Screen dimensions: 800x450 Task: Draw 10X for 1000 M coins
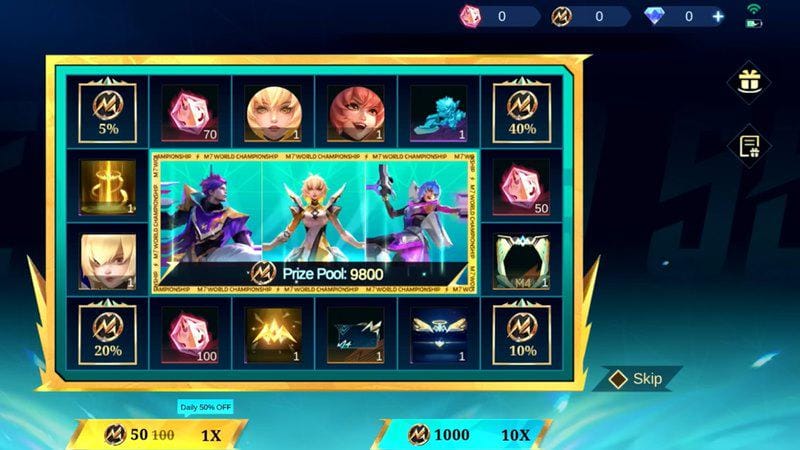tap(465, 435)
